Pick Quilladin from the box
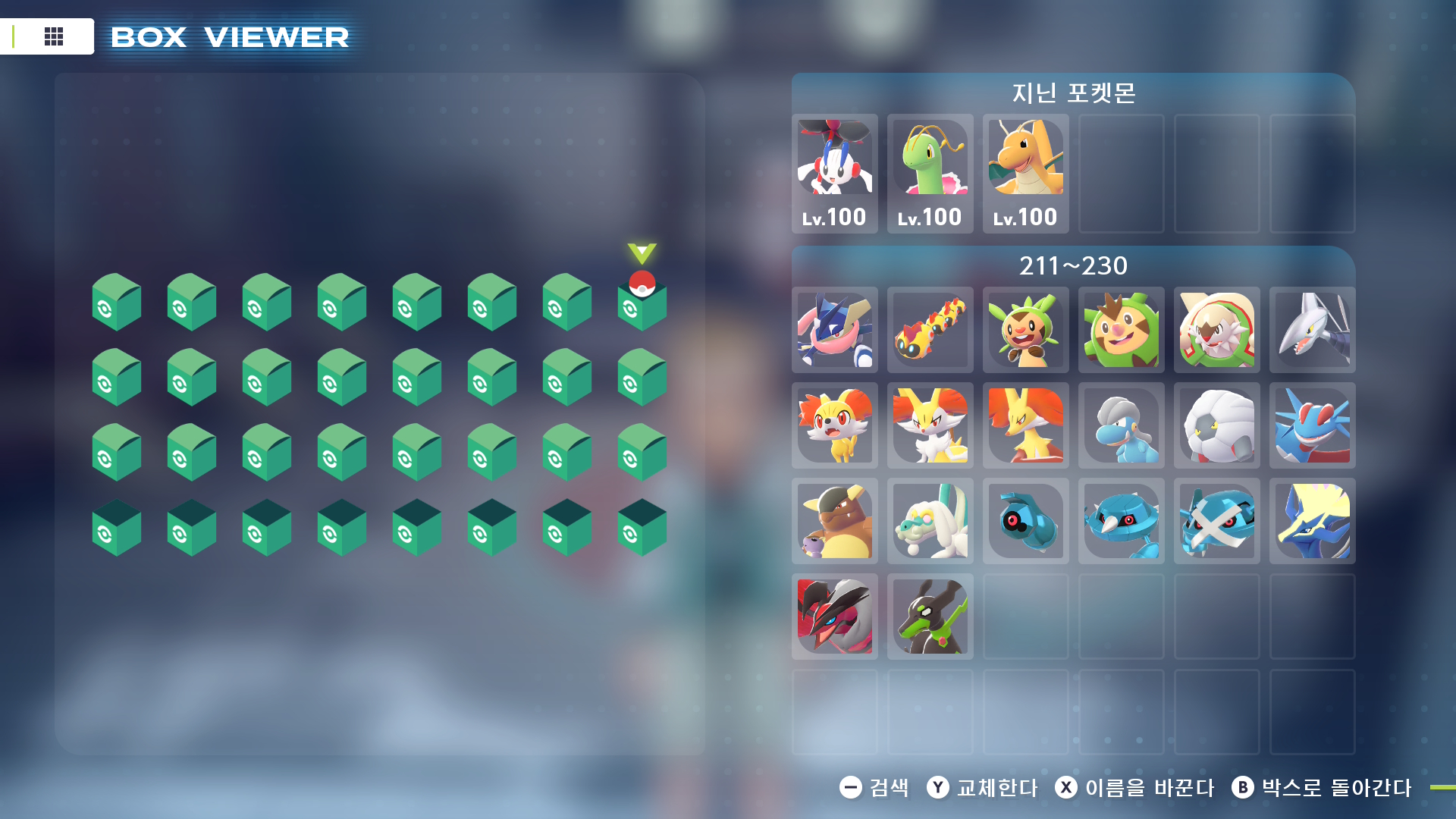This screenshot has width=1456, height=819. coord(1121,330)
